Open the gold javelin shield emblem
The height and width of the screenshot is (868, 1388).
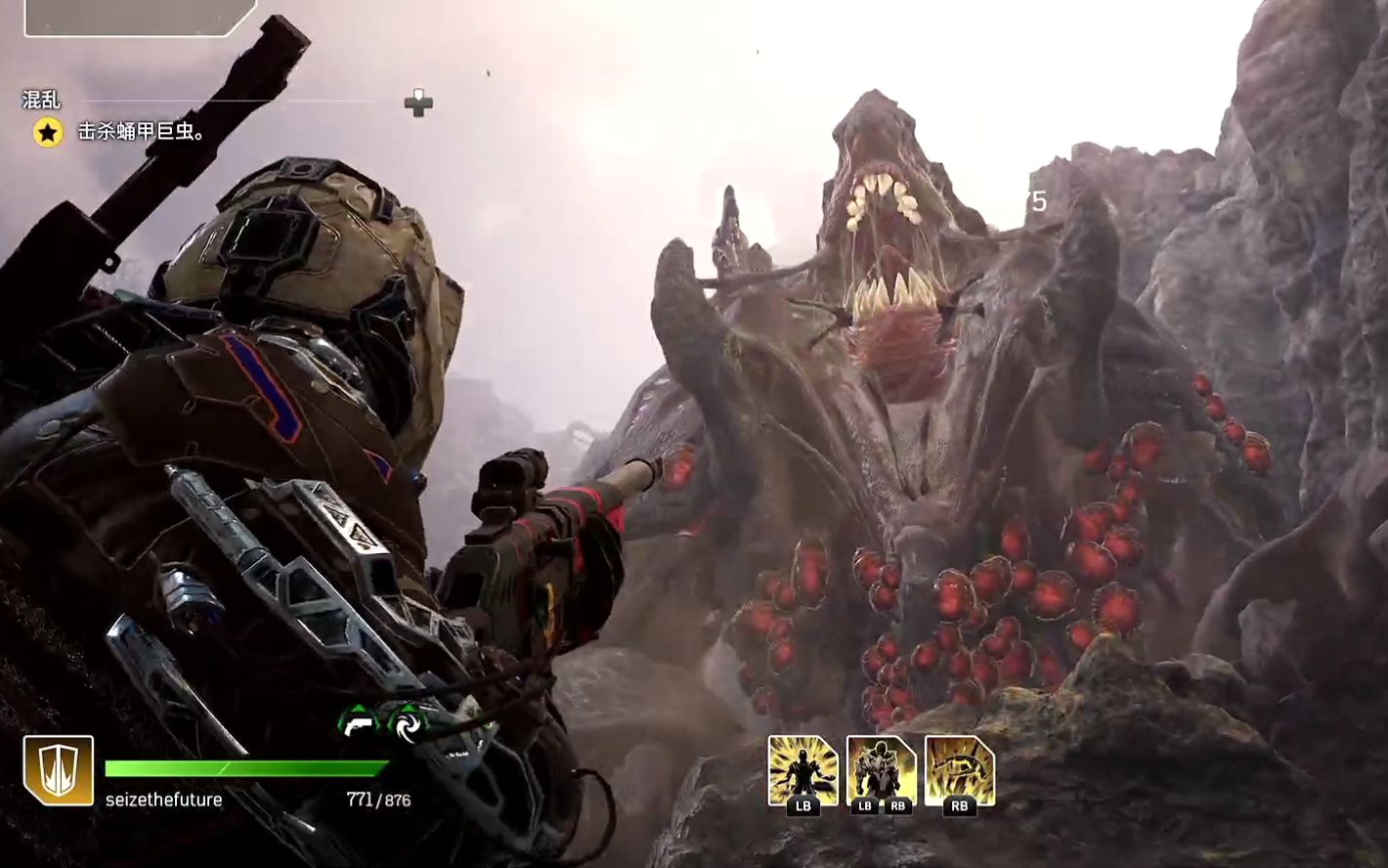point(59,770)
